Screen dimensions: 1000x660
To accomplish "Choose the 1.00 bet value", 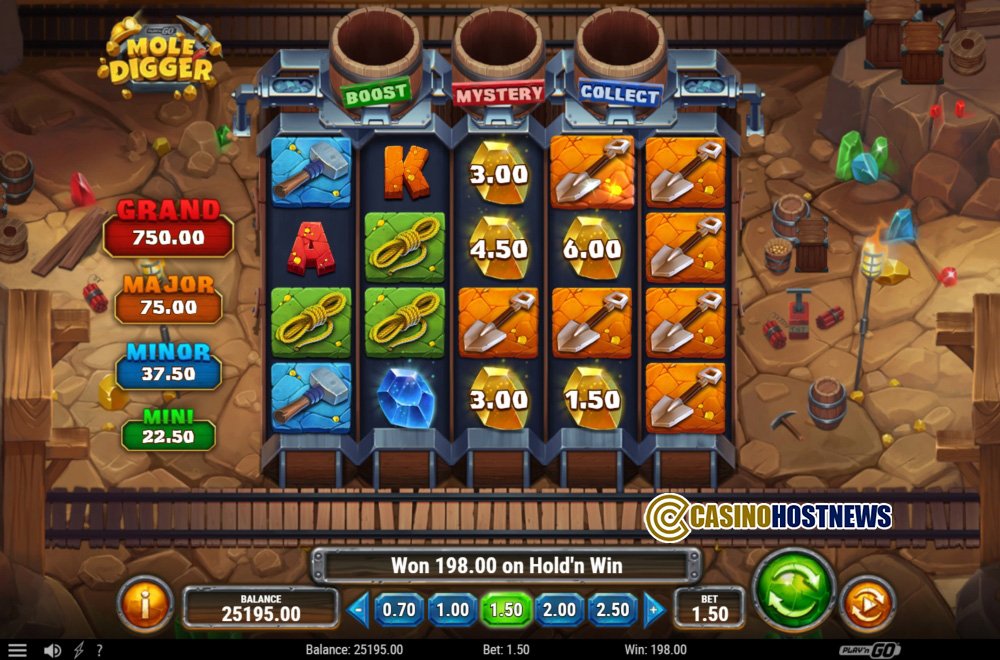I will pyautogui.click(x=452, y=609).
